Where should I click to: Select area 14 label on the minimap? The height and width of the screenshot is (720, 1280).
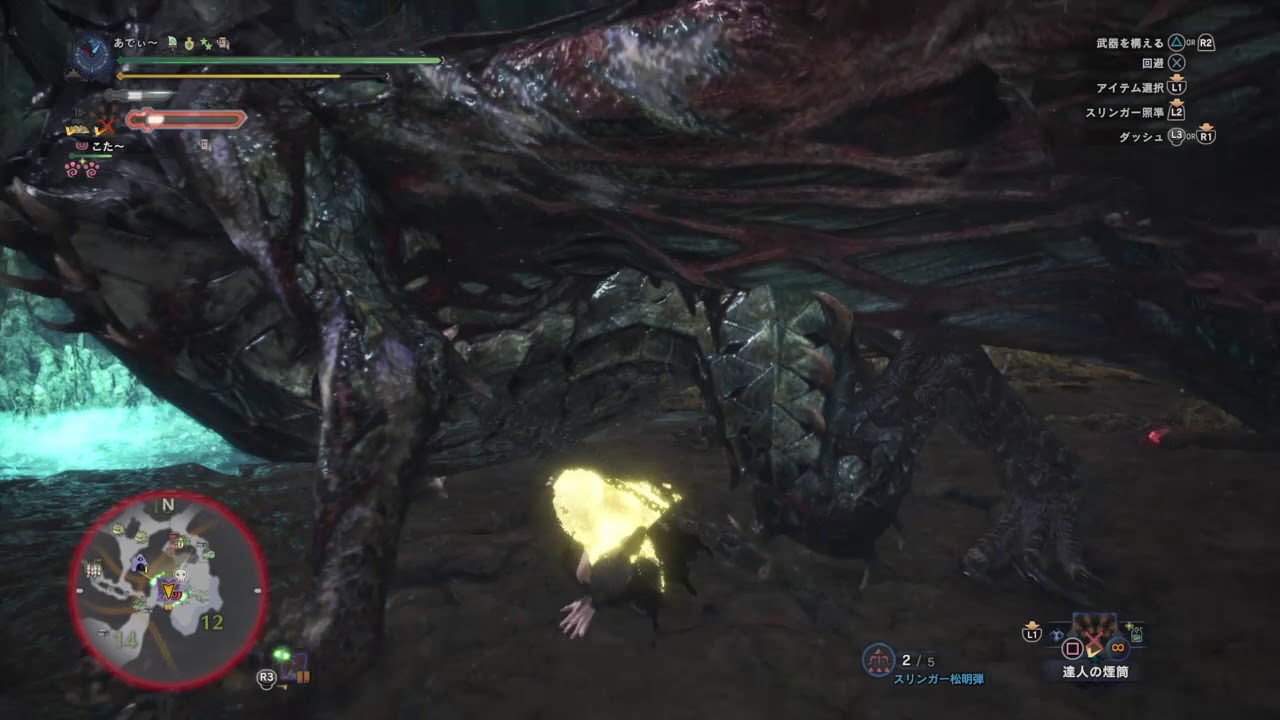point(125,639)
